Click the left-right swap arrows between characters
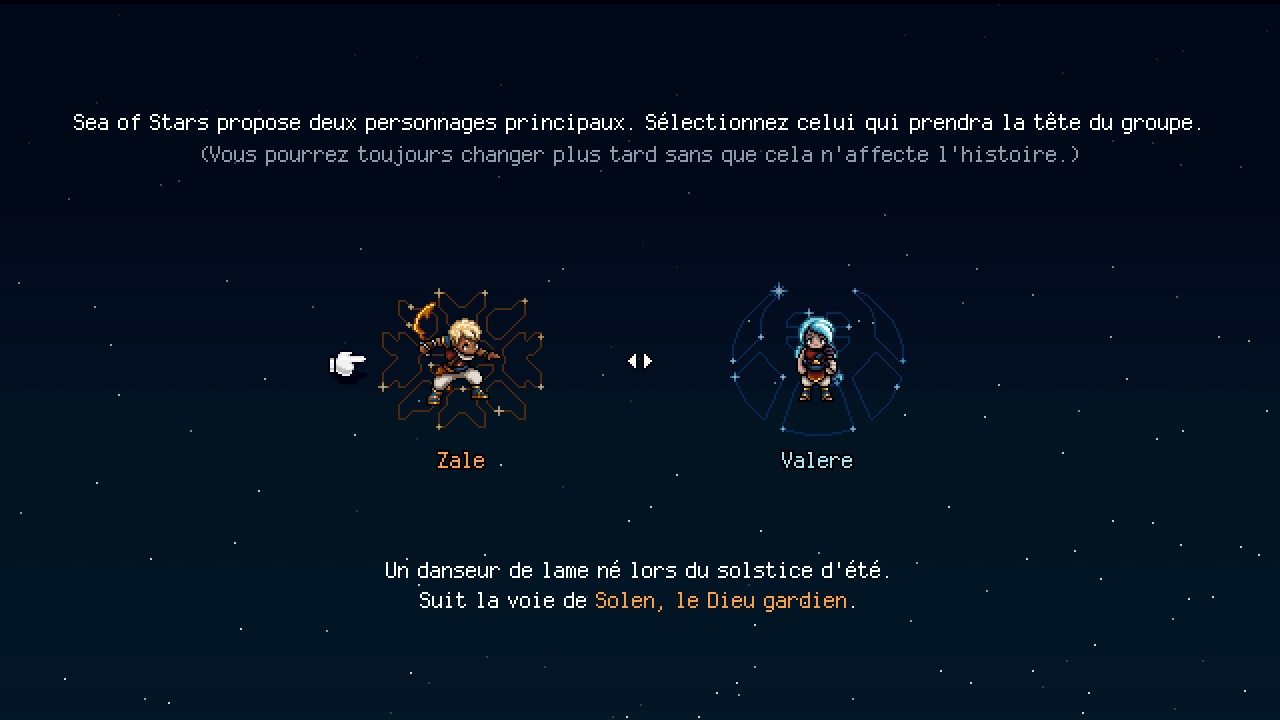This screenshot has width=1280, height=720. point(640,361)
